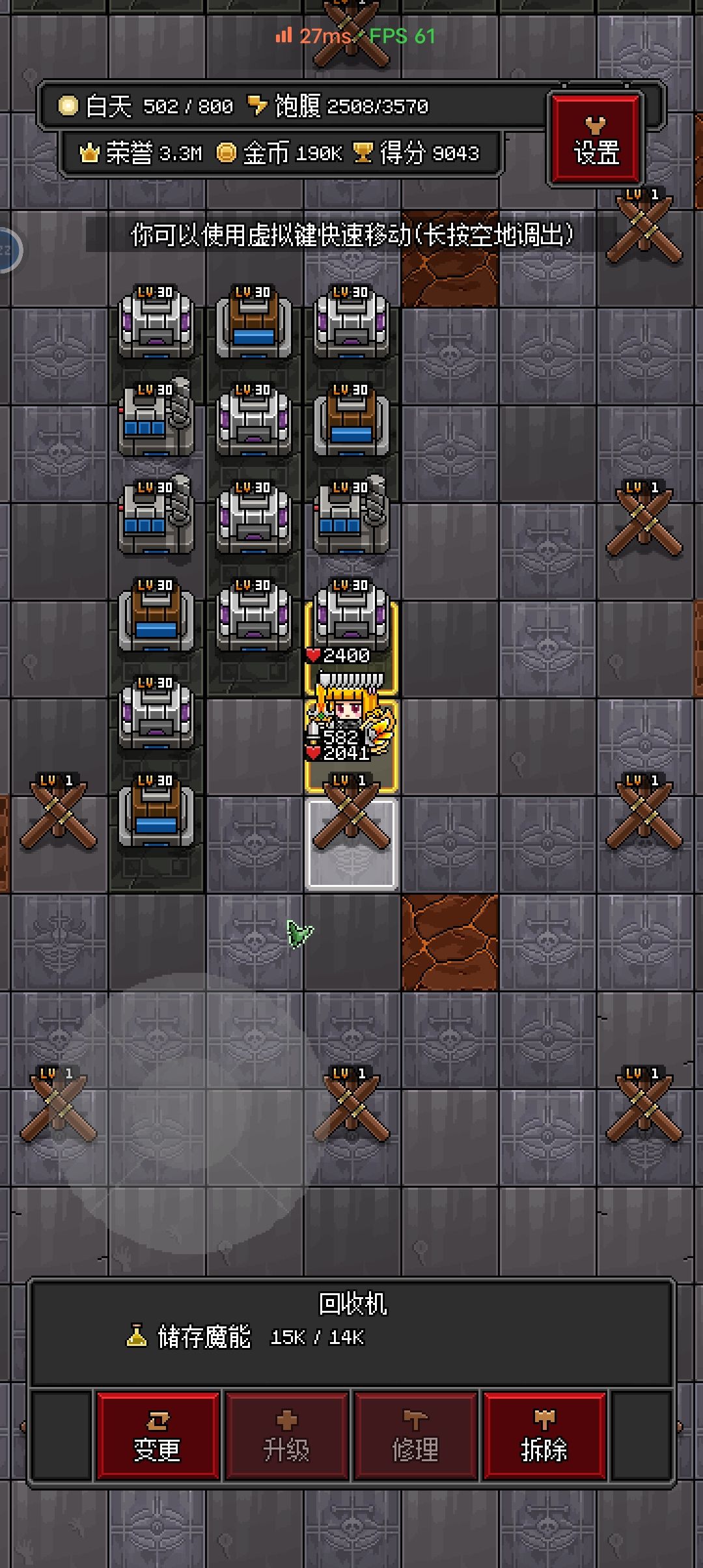Screen dimensions: 703x1568
Task: Choose the 升级 upgrade button
Action: pos(286,1436)
